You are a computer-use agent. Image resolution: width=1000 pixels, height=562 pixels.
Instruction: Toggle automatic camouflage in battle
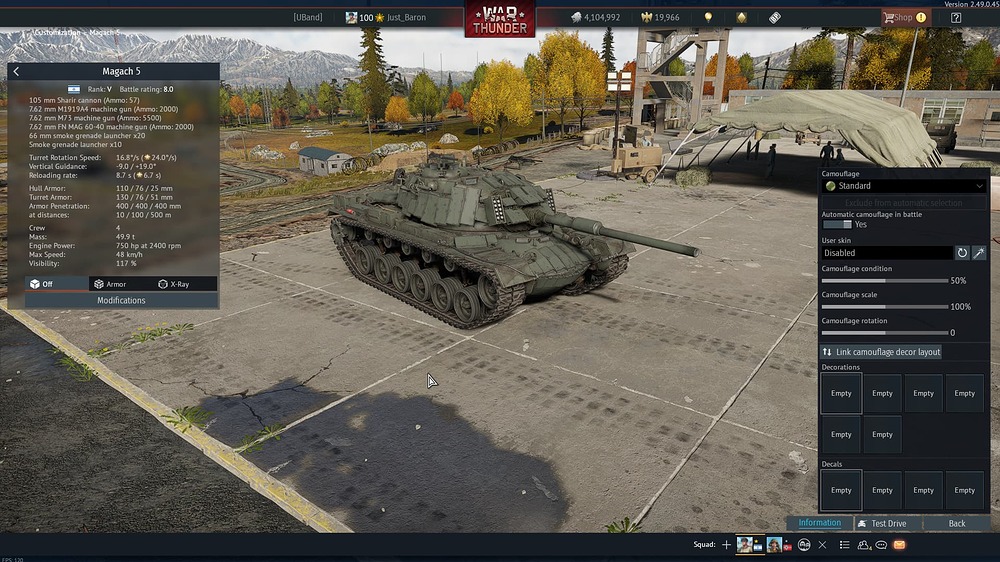coord(837,225)
